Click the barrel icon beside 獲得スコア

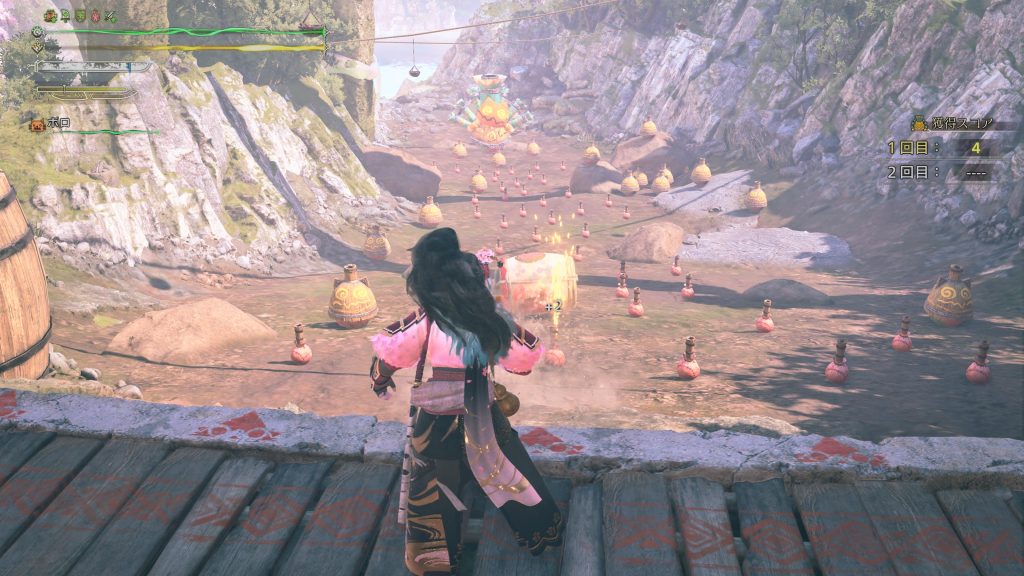(x=919, y=123)
